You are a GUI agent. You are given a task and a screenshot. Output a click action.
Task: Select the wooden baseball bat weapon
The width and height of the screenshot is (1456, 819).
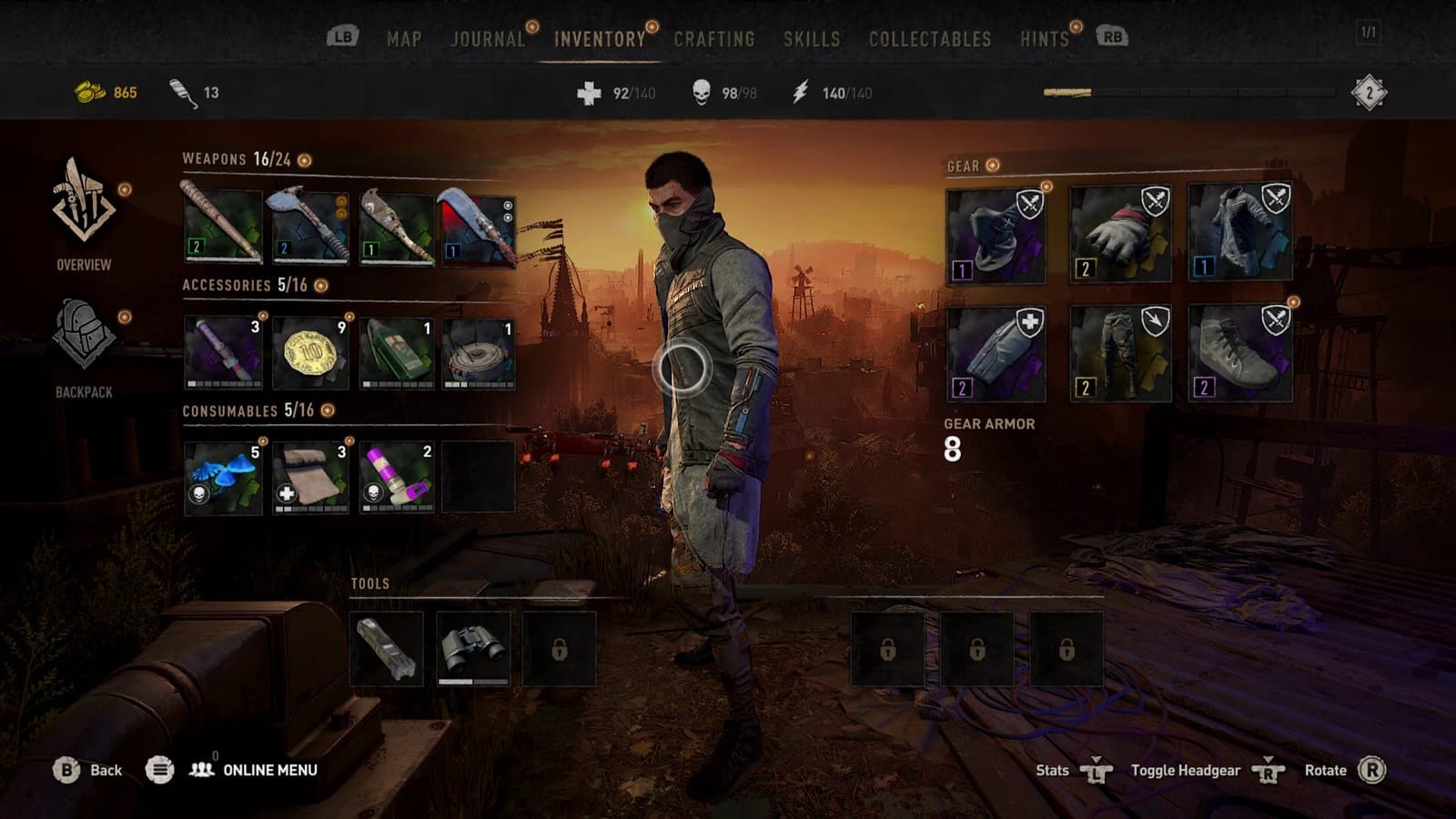coord(223,227)
